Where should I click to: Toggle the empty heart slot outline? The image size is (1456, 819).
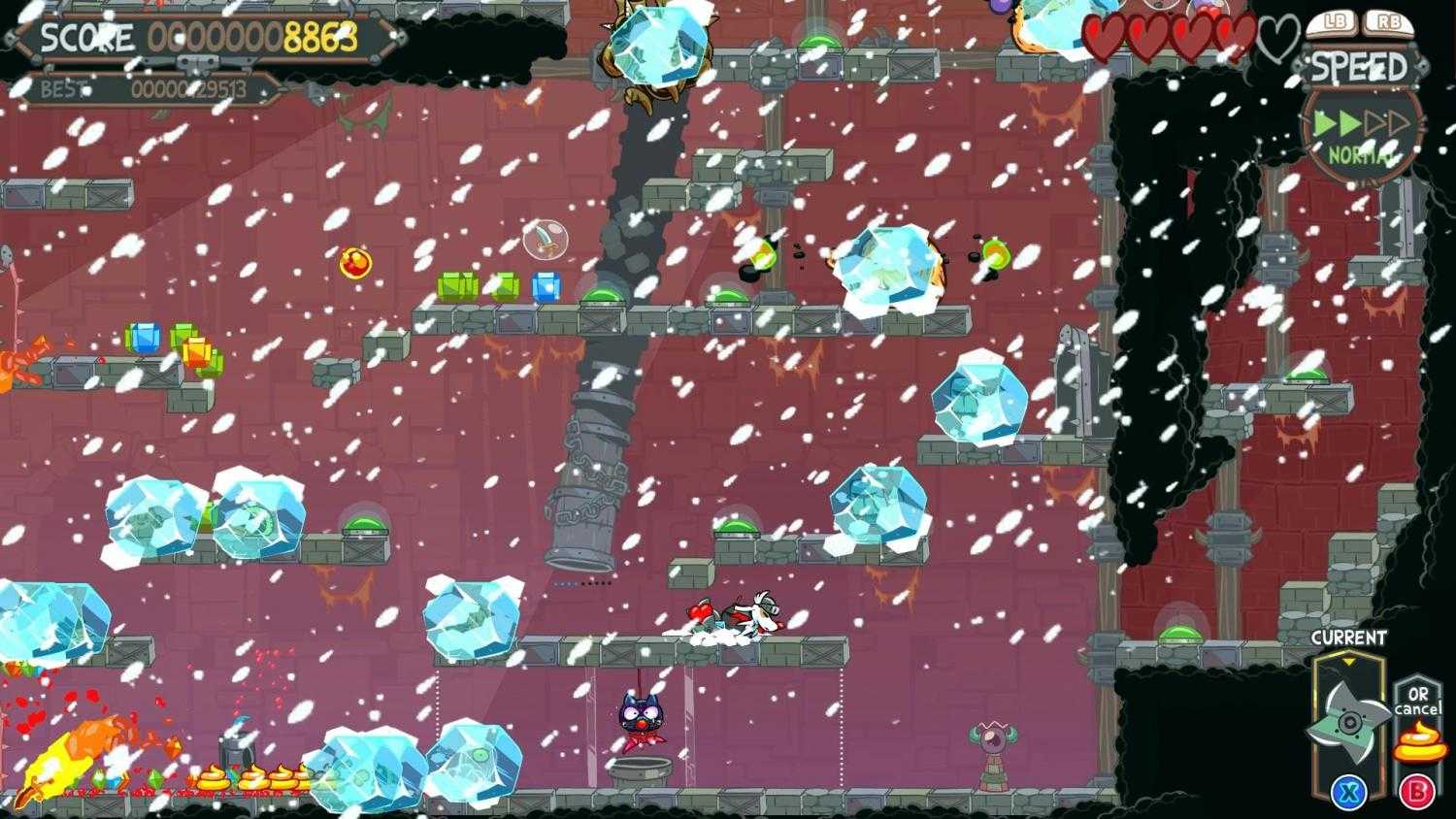[1275, 34]
